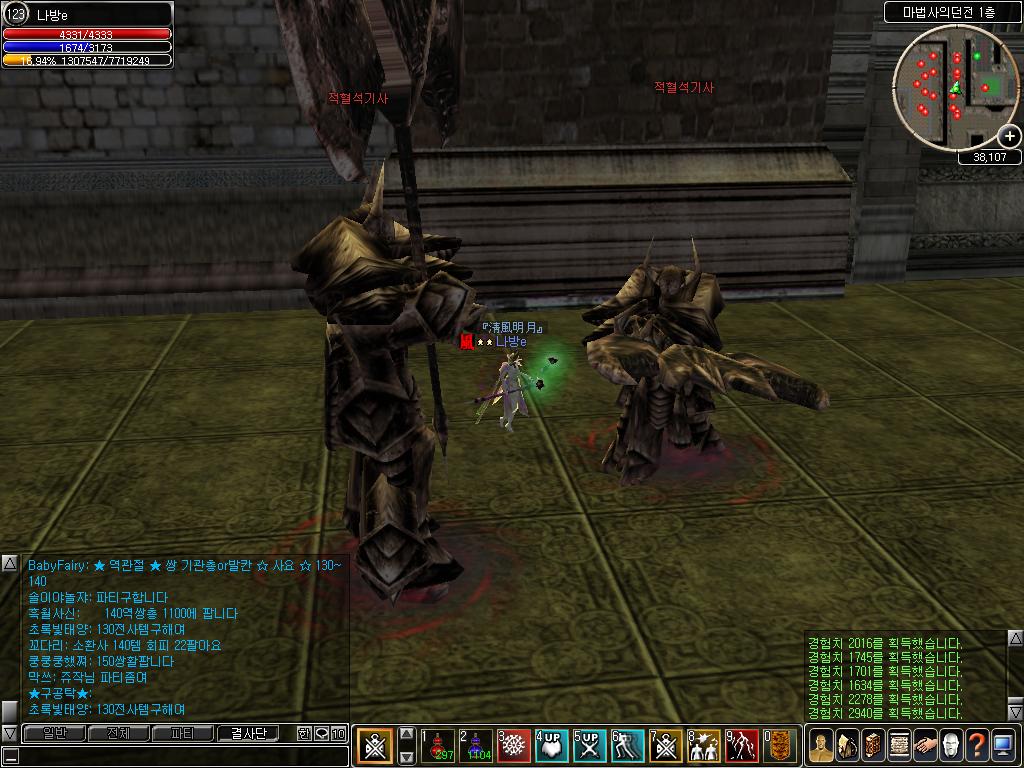
Task: Use the two-figures skill in slot 8
Action: (x=704, y=746)
